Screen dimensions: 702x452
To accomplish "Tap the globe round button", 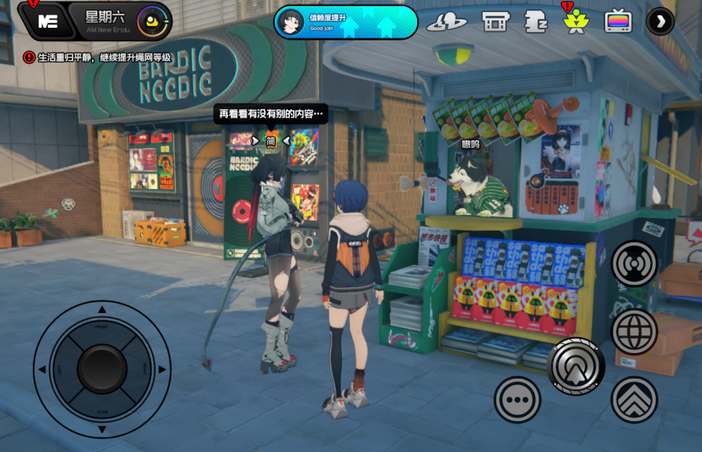I will [x=634, y=331].
